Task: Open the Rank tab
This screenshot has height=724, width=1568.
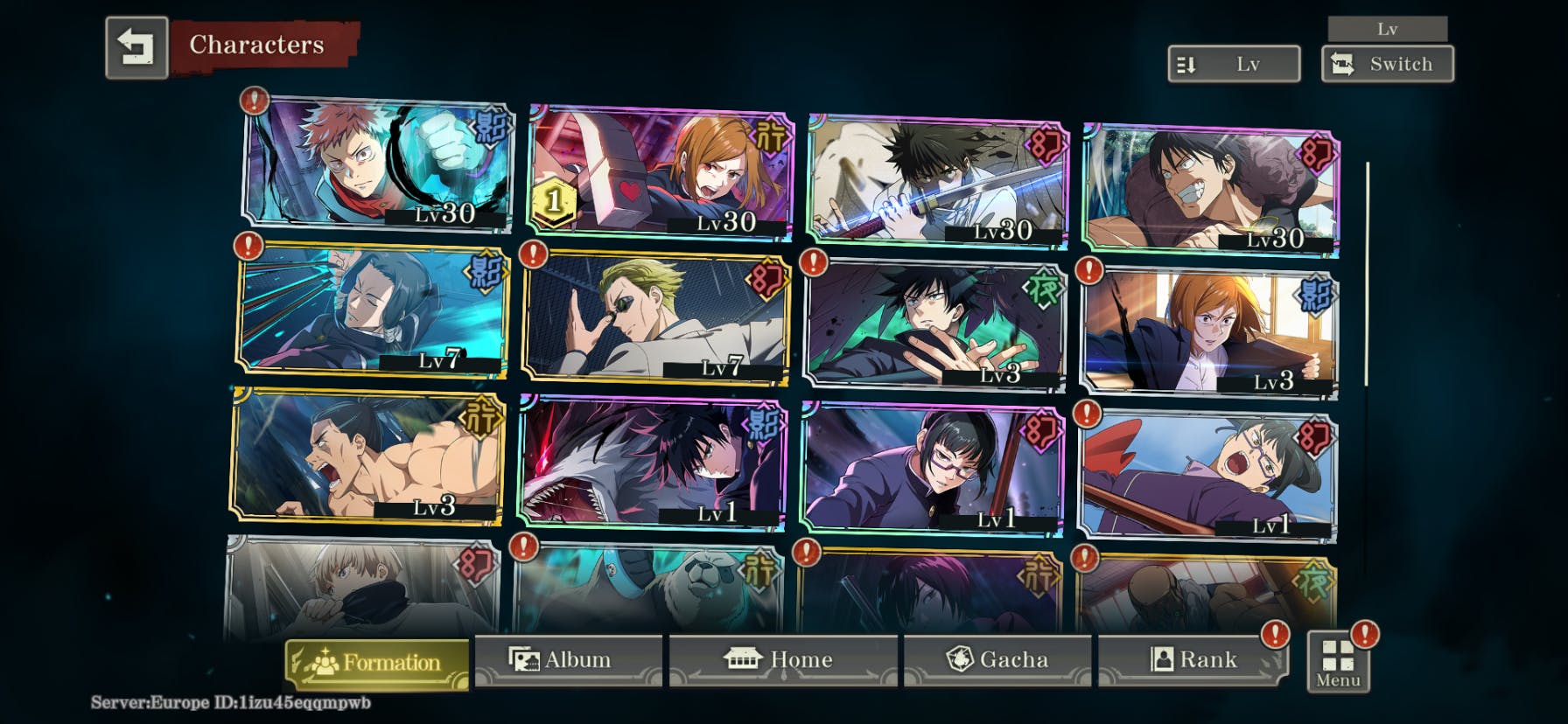Action: point(1193,660)
